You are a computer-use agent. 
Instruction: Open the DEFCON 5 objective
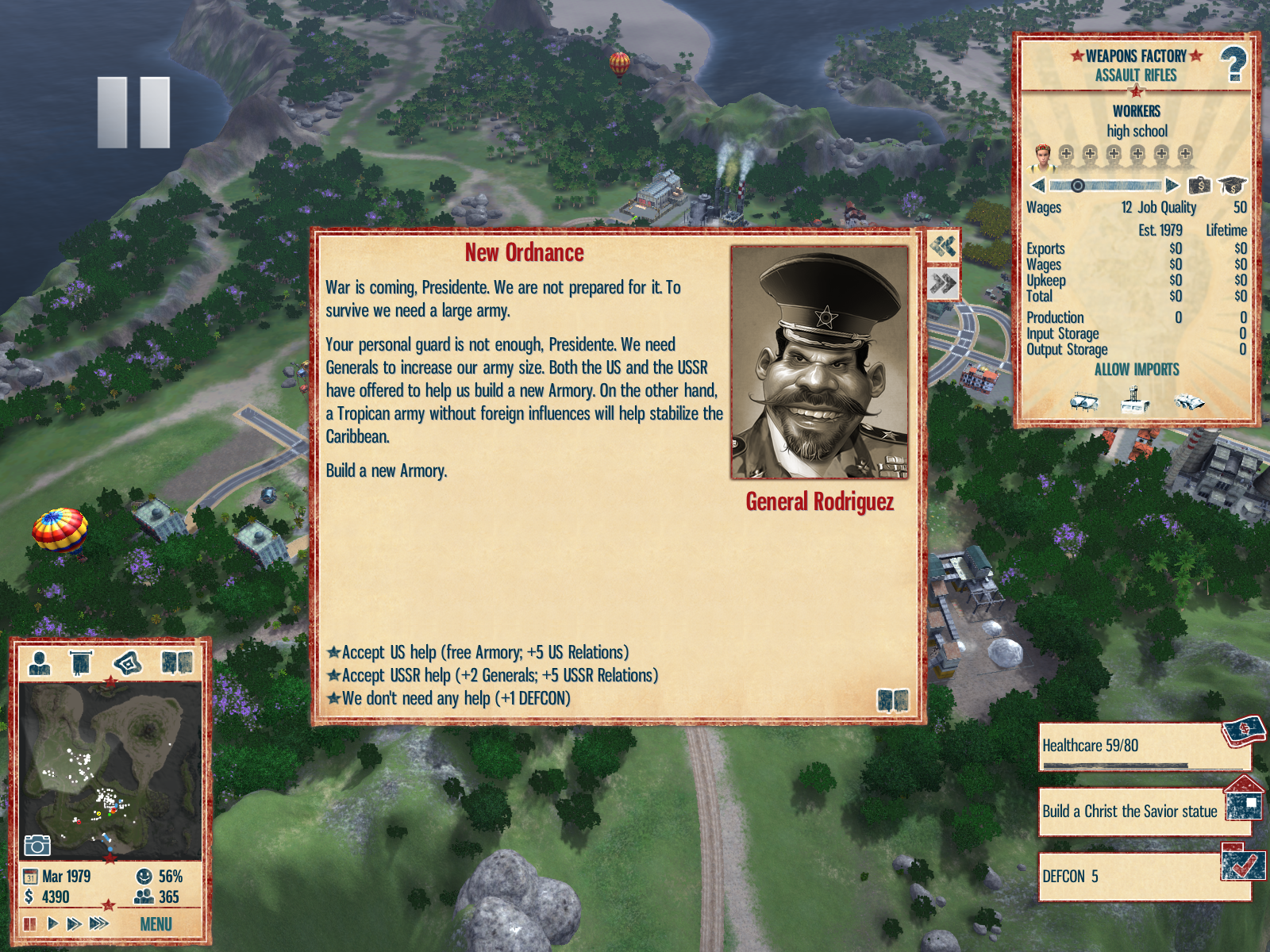[x=1130, y=877]
